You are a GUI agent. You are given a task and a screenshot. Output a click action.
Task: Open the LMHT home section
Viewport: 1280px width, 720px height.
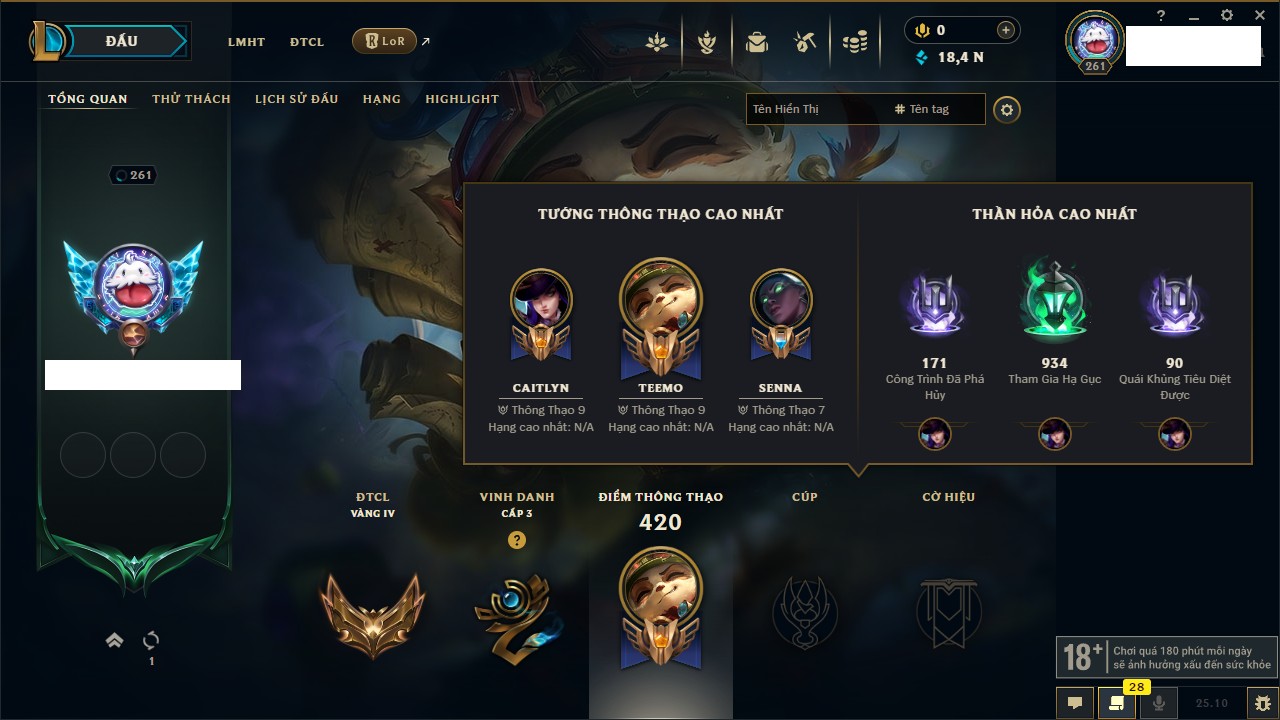(x=246, y=42)
